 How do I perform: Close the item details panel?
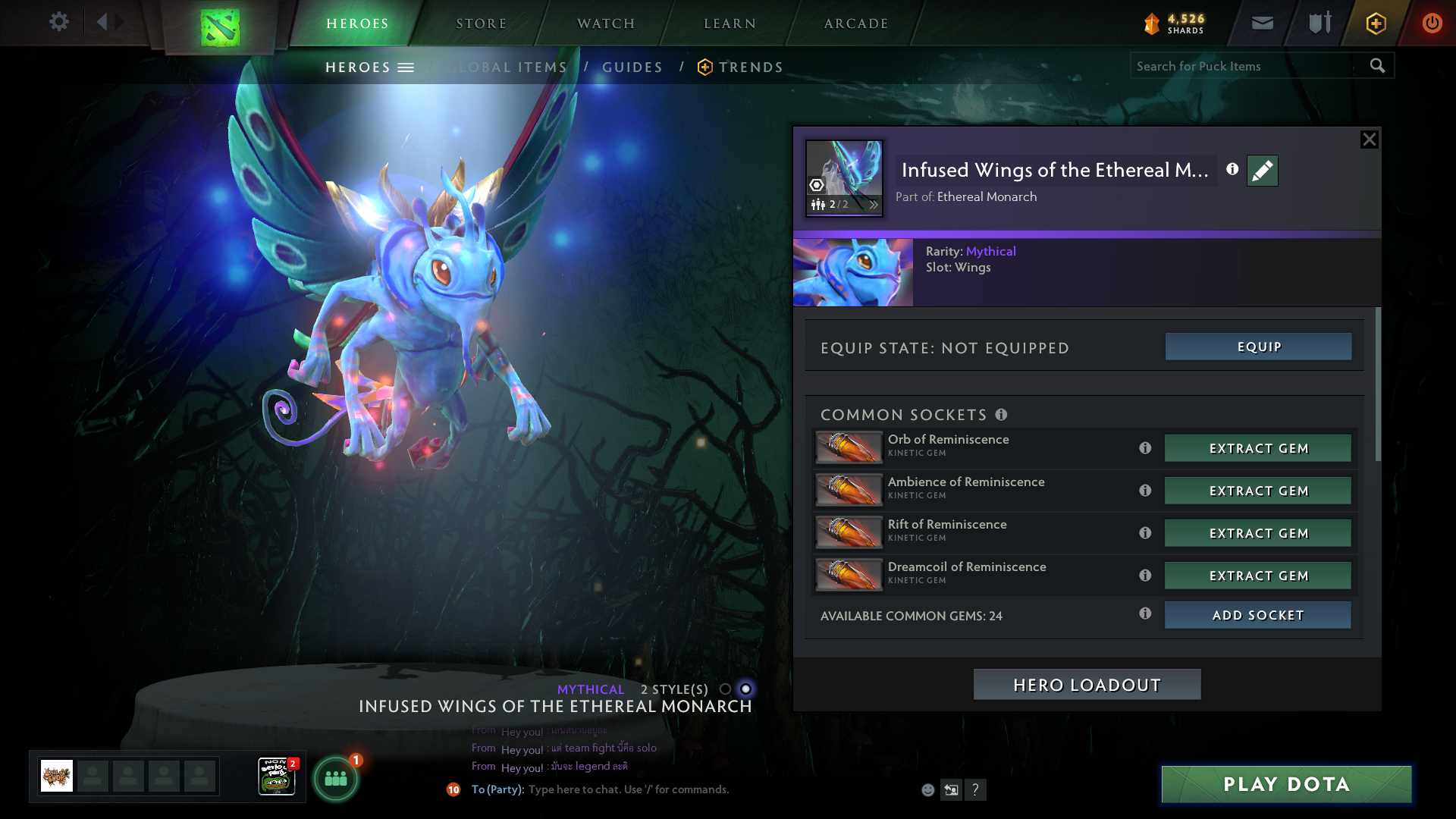pos(1369,140)
